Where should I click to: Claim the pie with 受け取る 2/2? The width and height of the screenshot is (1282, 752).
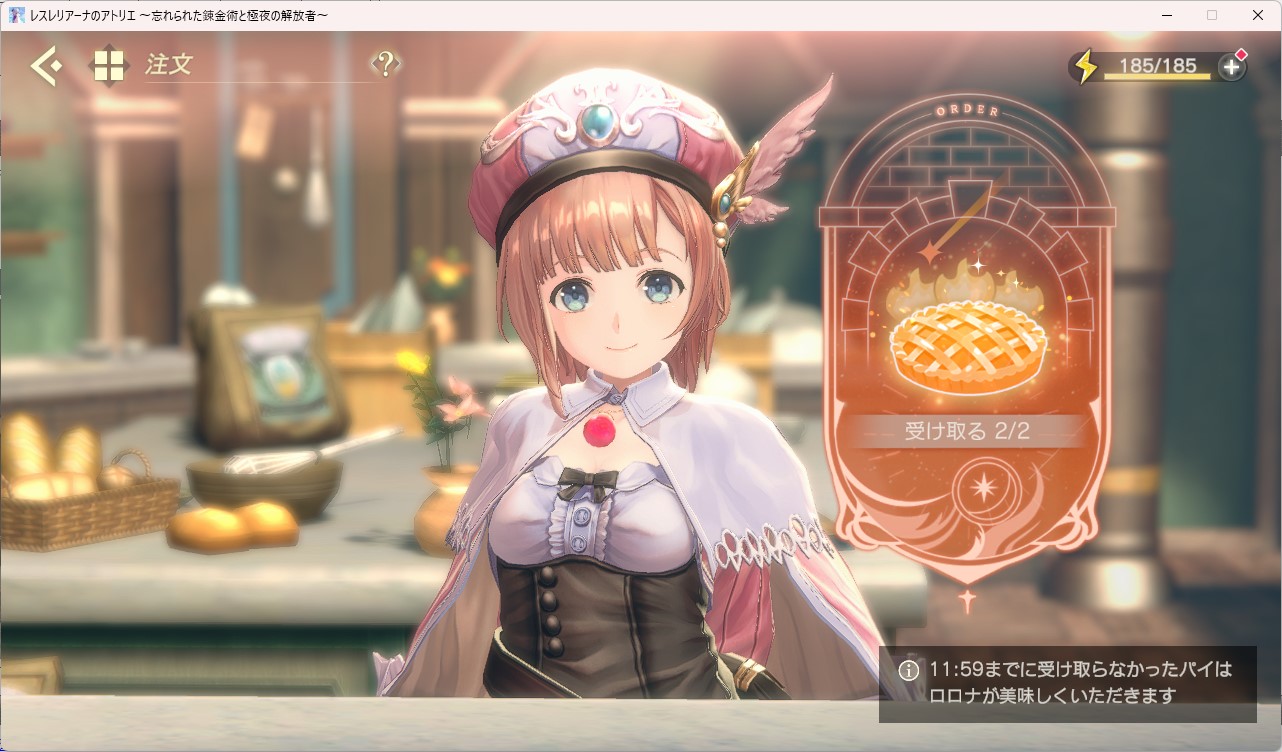point(966,431)
